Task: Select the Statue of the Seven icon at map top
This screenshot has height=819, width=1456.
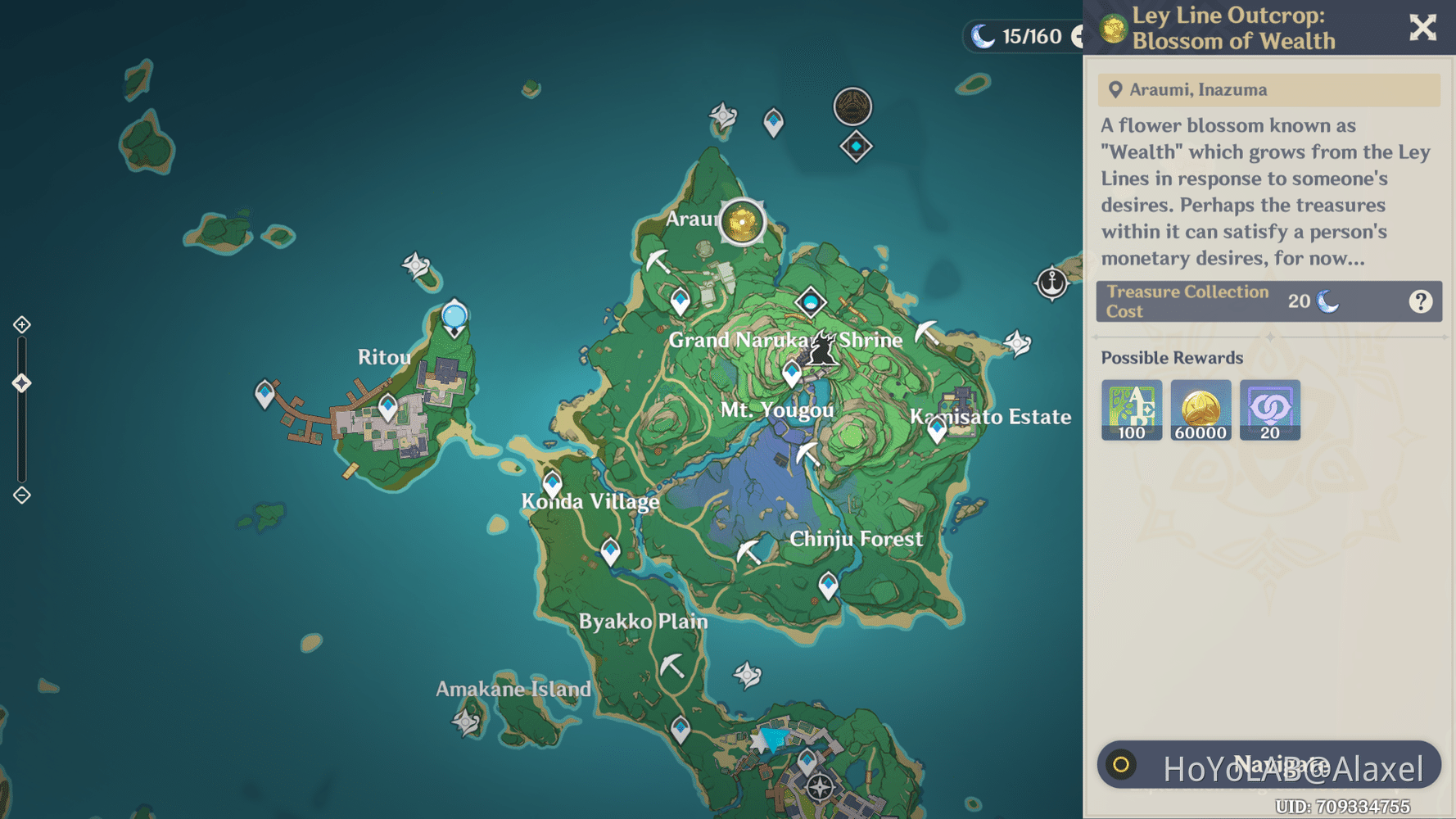Action: (x=853, y=107)
